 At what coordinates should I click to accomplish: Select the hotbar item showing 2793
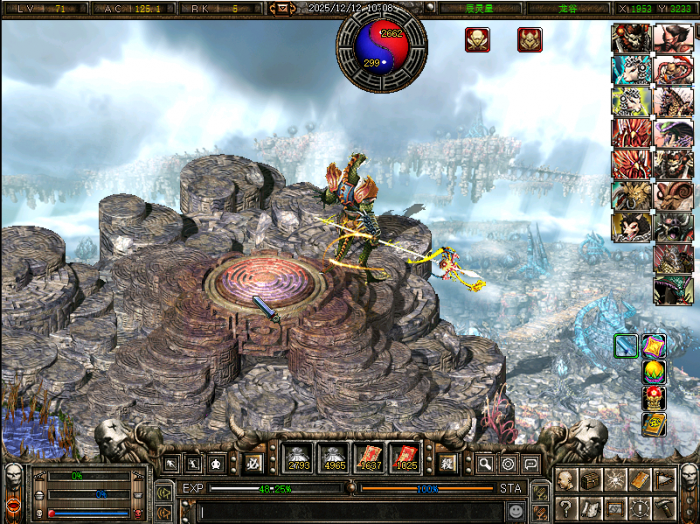tap(298, 458)
